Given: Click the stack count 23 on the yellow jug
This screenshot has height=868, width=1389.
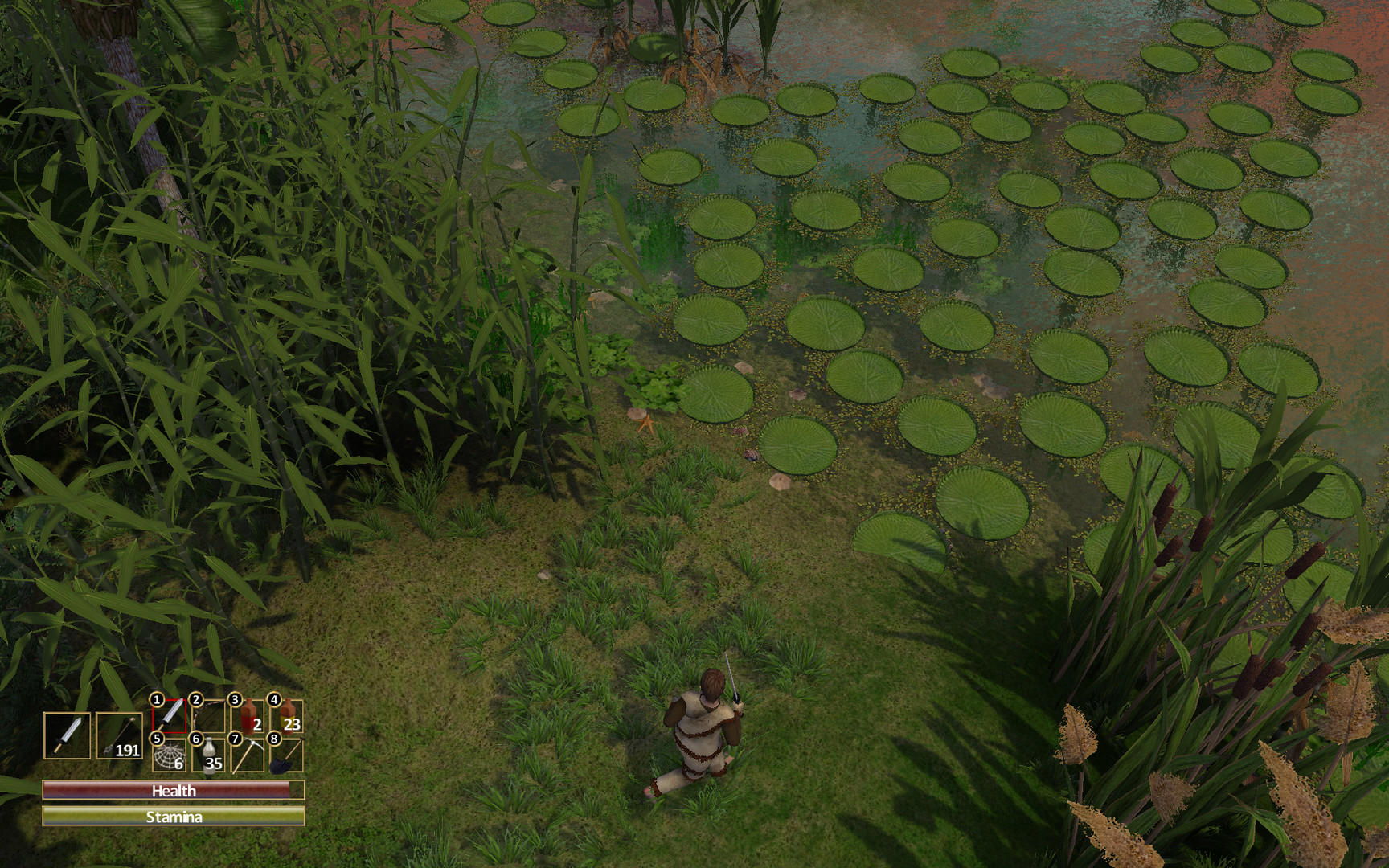Looking at the screenshot, I should 292,725.
